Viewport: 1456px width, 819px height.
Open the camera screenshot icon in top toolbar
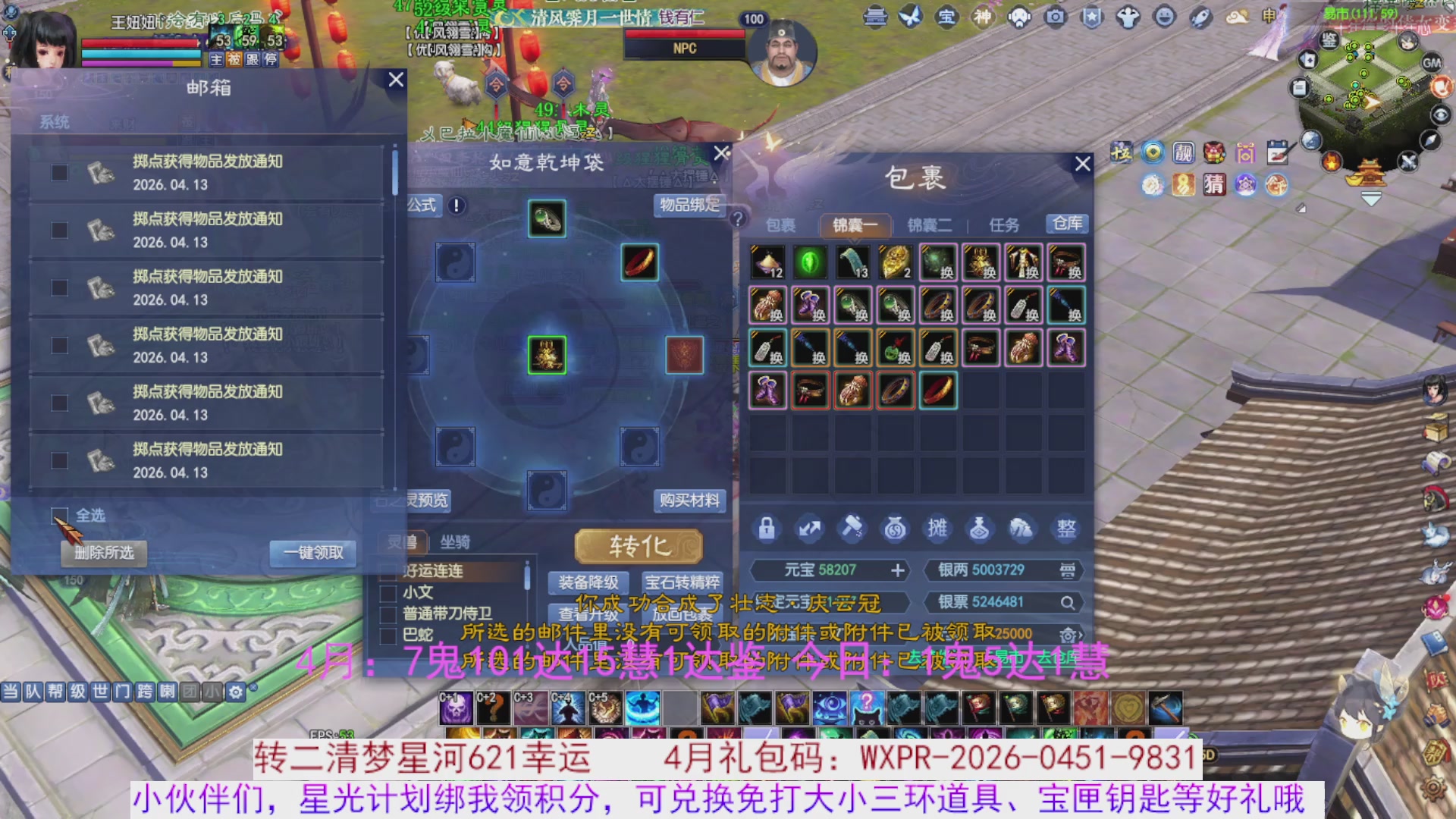[1055, 16]
